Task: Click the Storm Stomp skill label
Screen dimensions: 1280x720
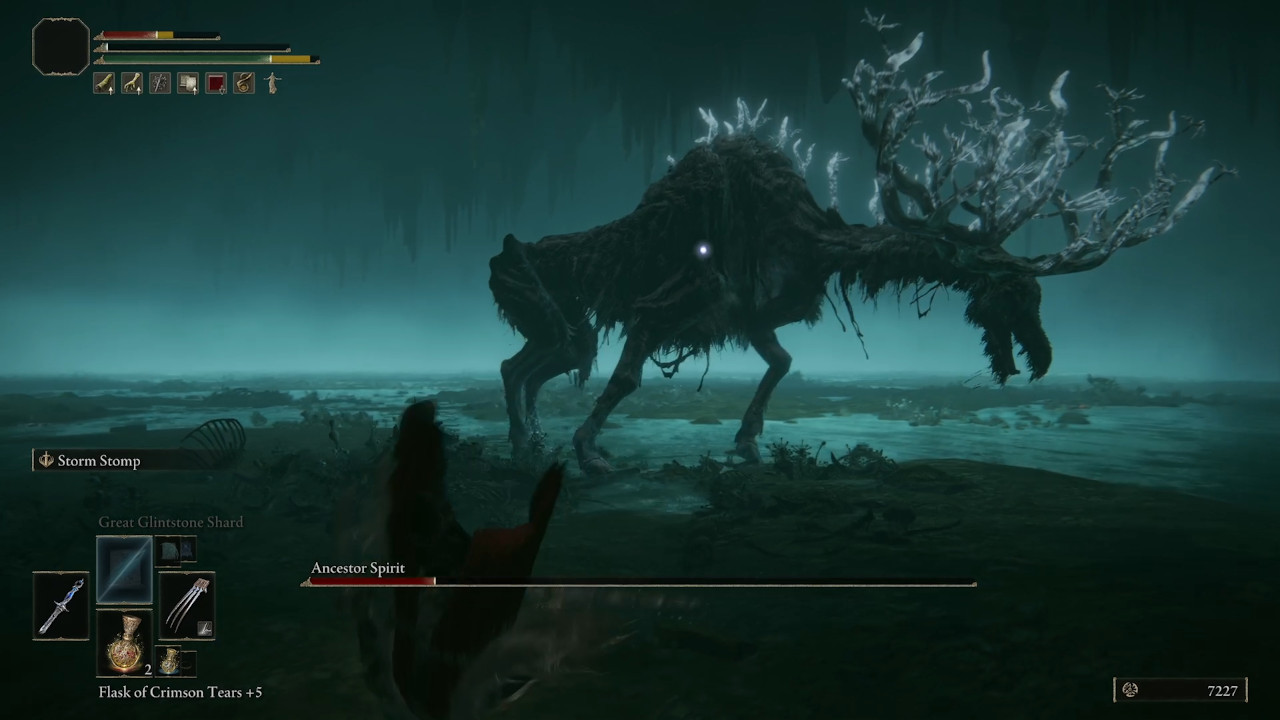Action: point(98,460)
